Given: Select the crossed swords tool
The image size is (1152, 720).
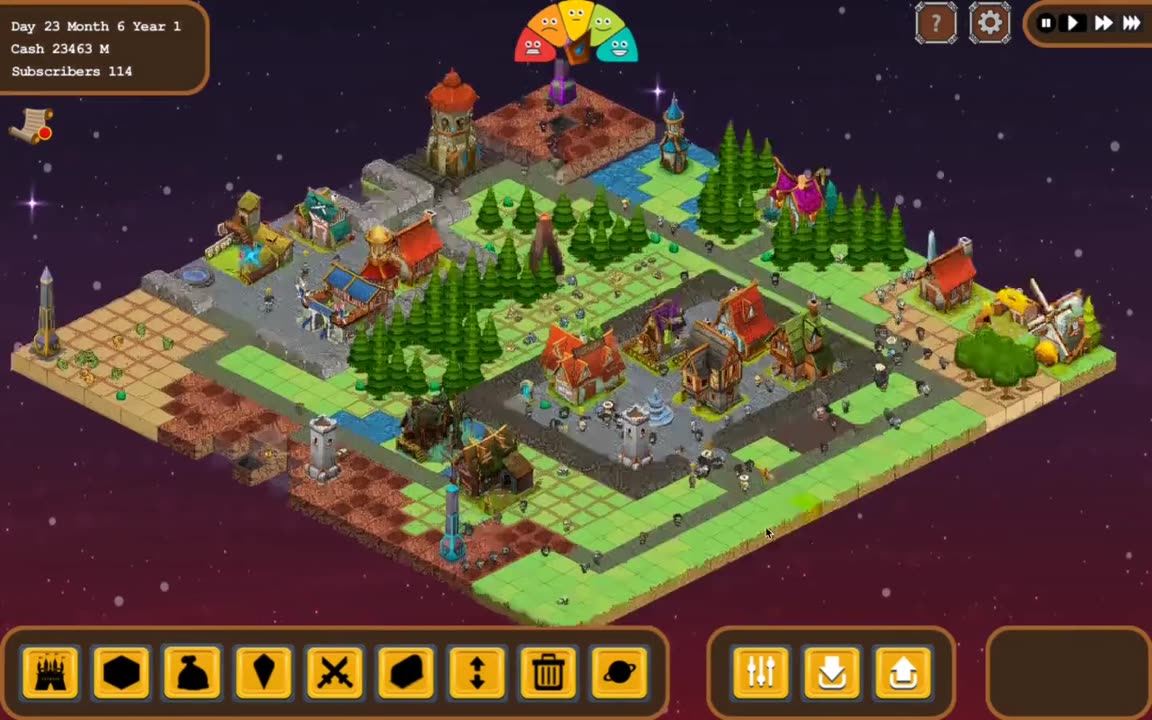Looking at the screenshot, I should 335,672.
